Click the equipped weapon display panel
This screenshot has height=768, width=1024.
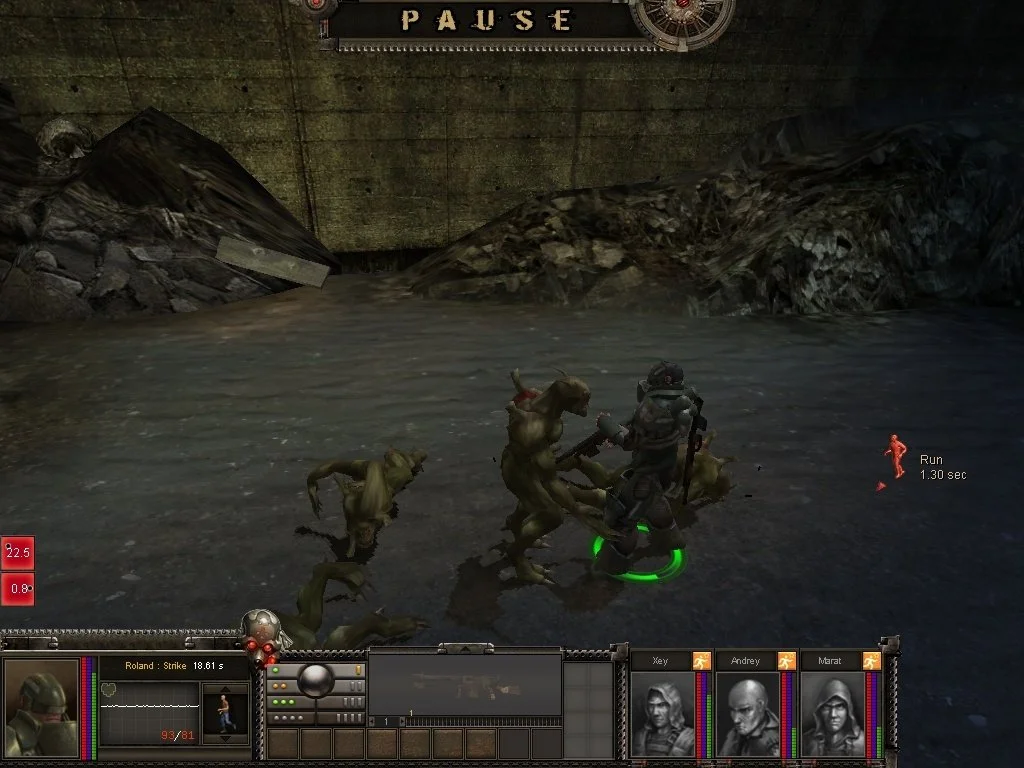[465, 685]
